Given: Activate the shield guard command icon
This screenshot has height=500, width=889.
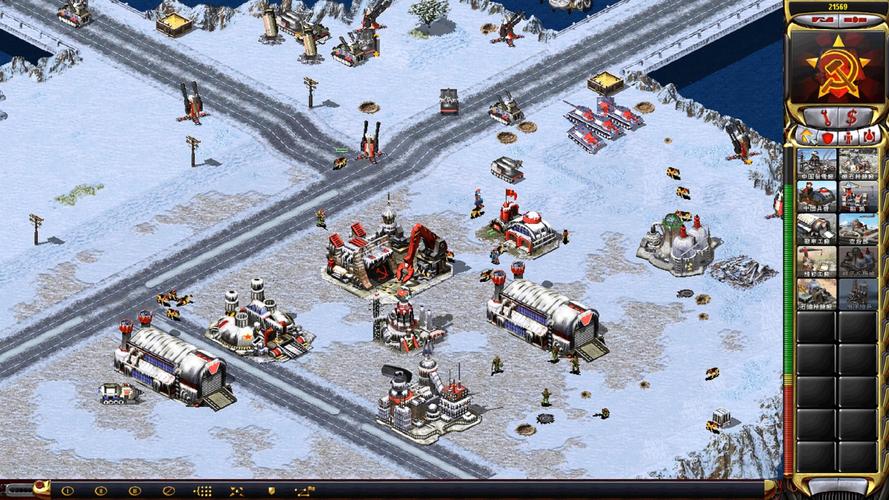Looking at the screenshot, I should click(270, 491).
